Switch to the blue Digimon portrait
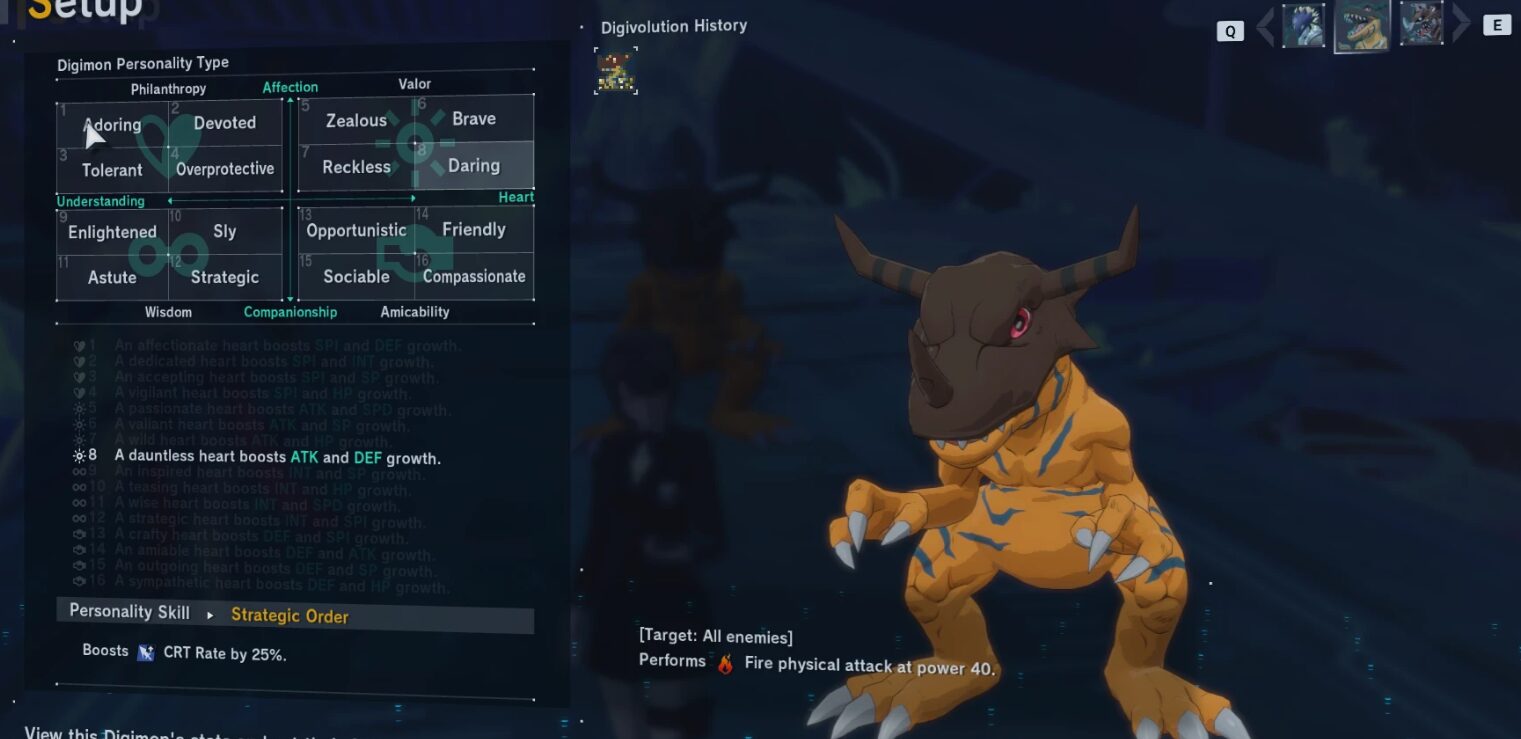 pyautogui.click(x=1303, y=25)
